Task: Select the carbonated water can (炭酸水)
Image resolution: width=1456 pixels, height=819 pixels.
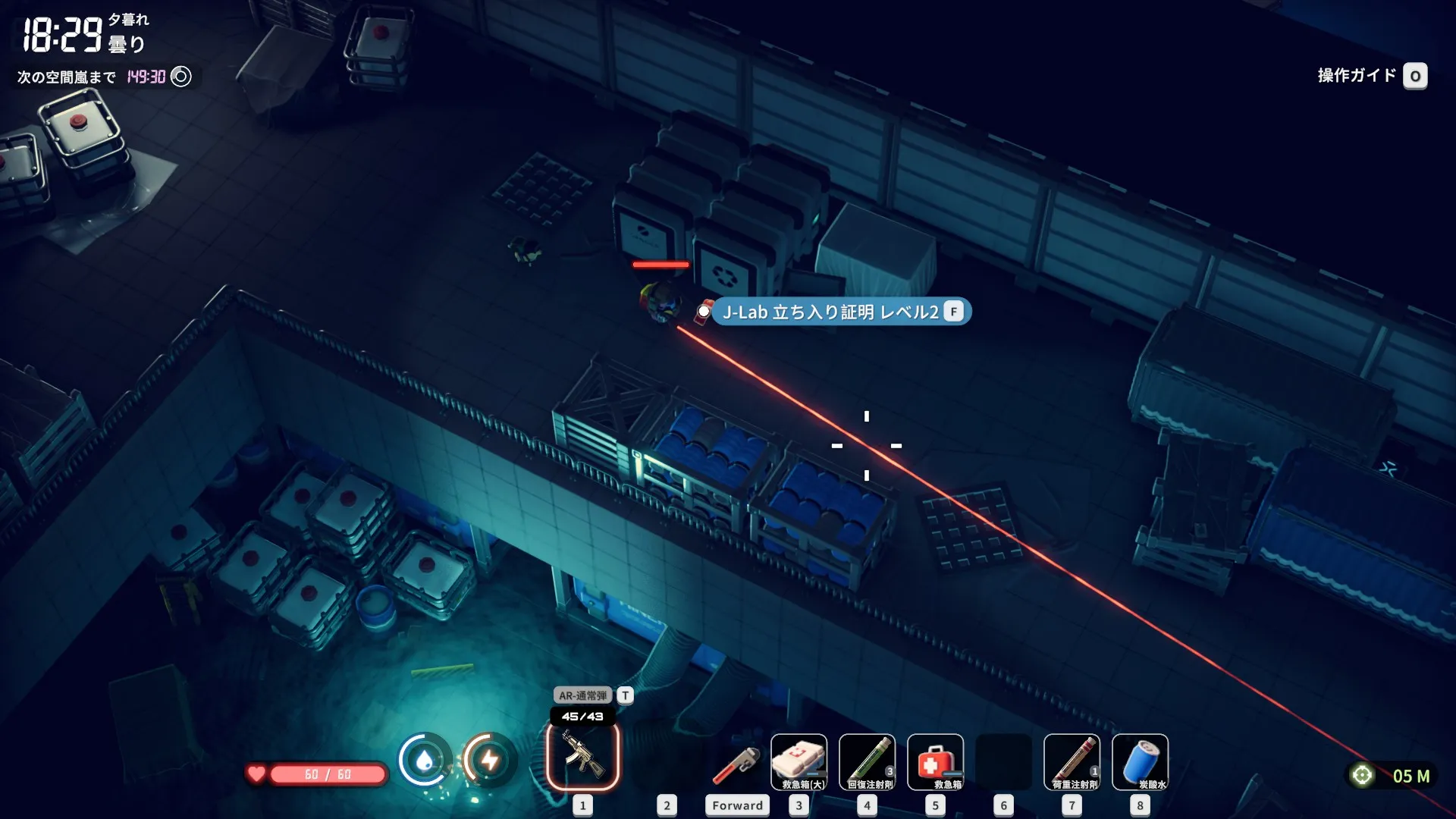Action: click(x=1140, y=762)
